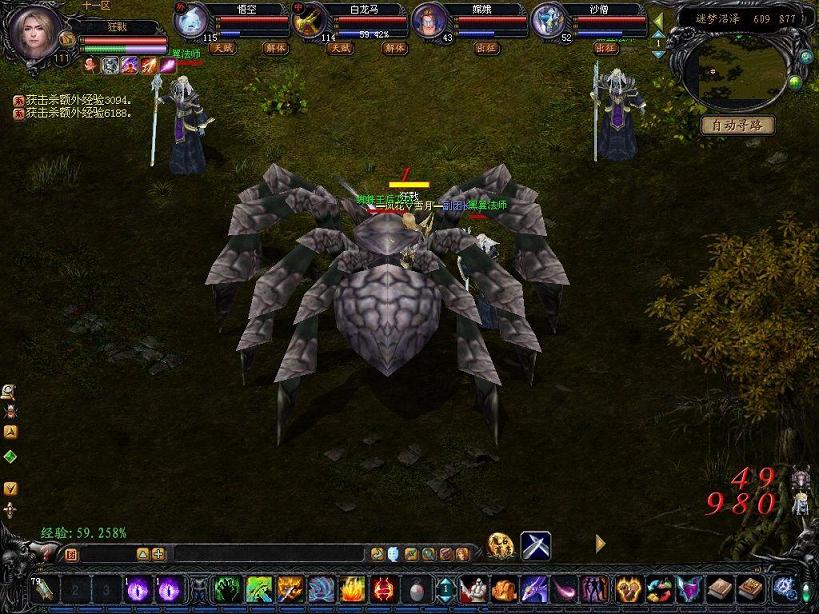This screenshot has width=819, height=614.
Task: Click the 出征 button under 沙僧
Action: coord(605,47)
